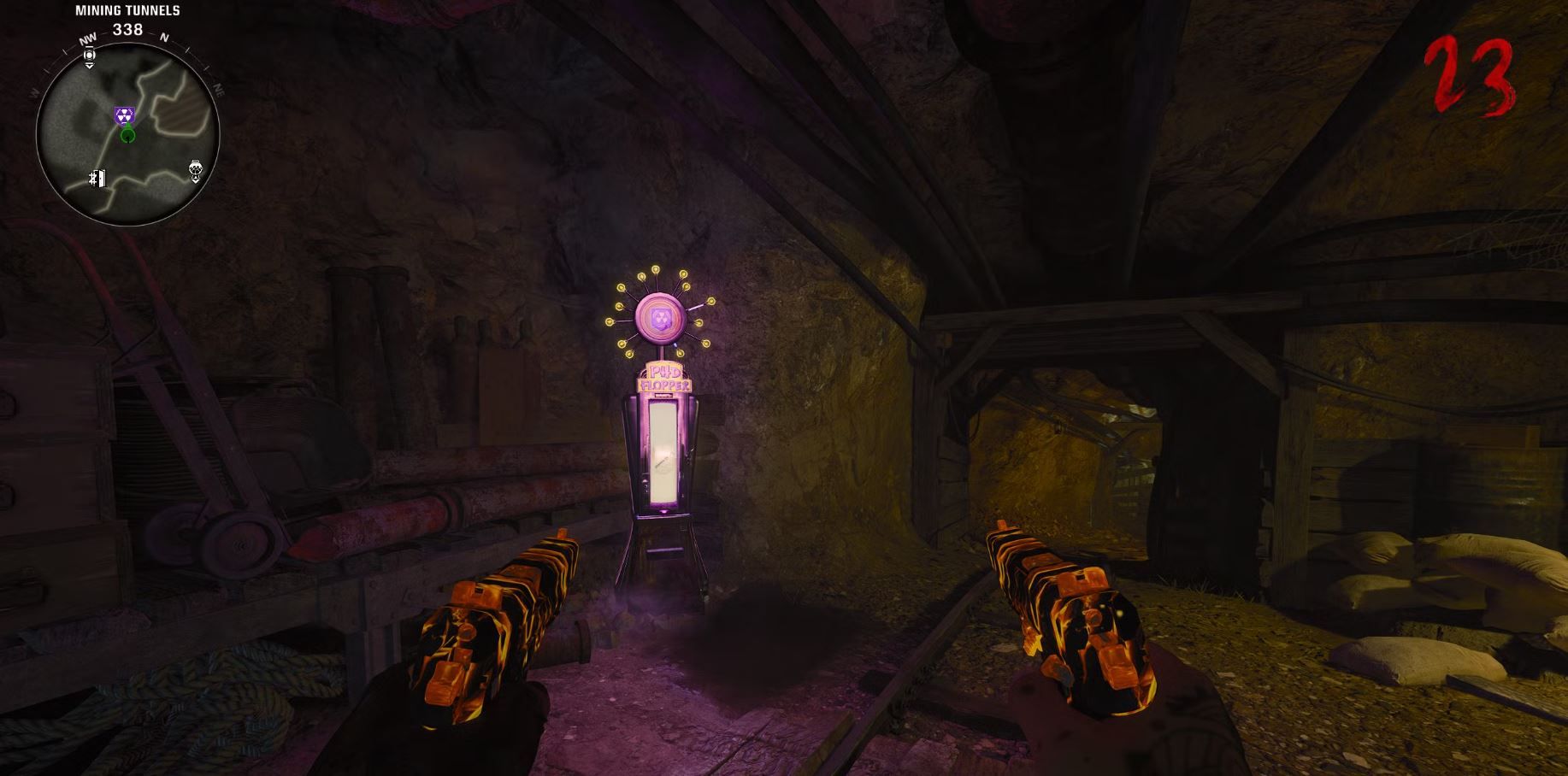
Task: Select the door marker on the minimap
Action: click(x=97, y=178)
